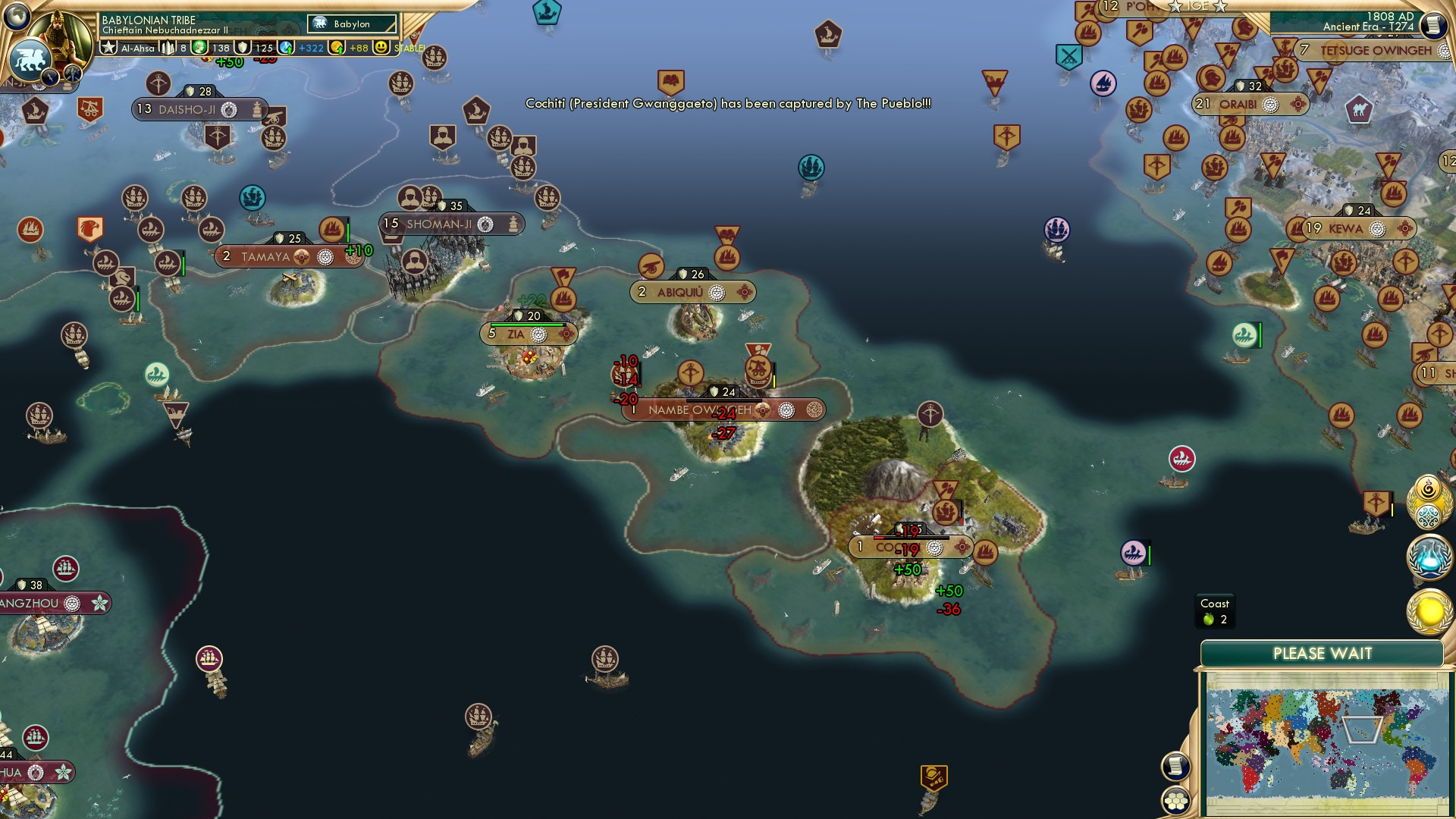Screen dimensions: 1456x819
Task: Select the Al-Ahsa capital name
Action: coord(137,49)
